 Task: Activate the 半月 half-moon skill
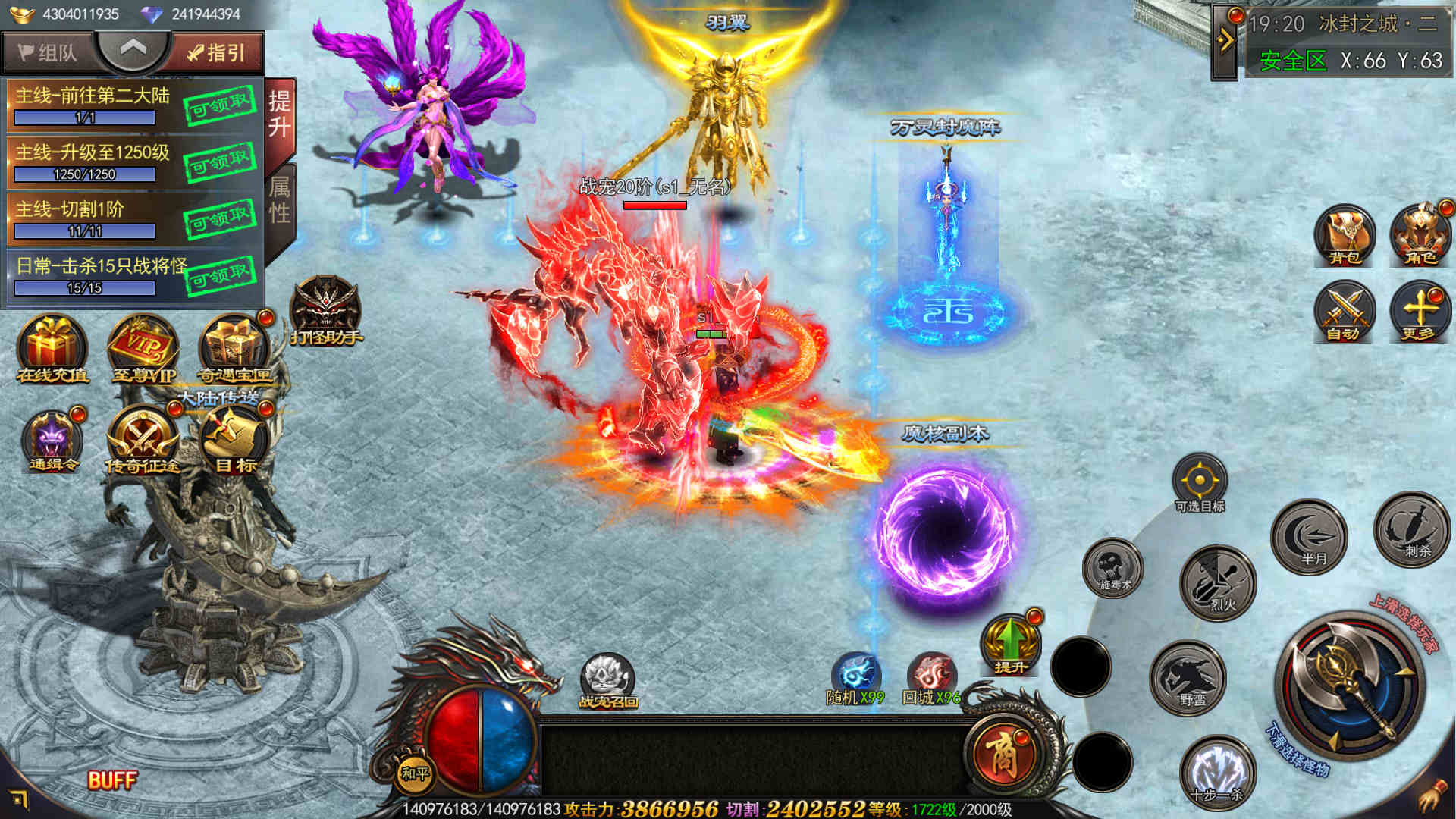point(1310,536)
